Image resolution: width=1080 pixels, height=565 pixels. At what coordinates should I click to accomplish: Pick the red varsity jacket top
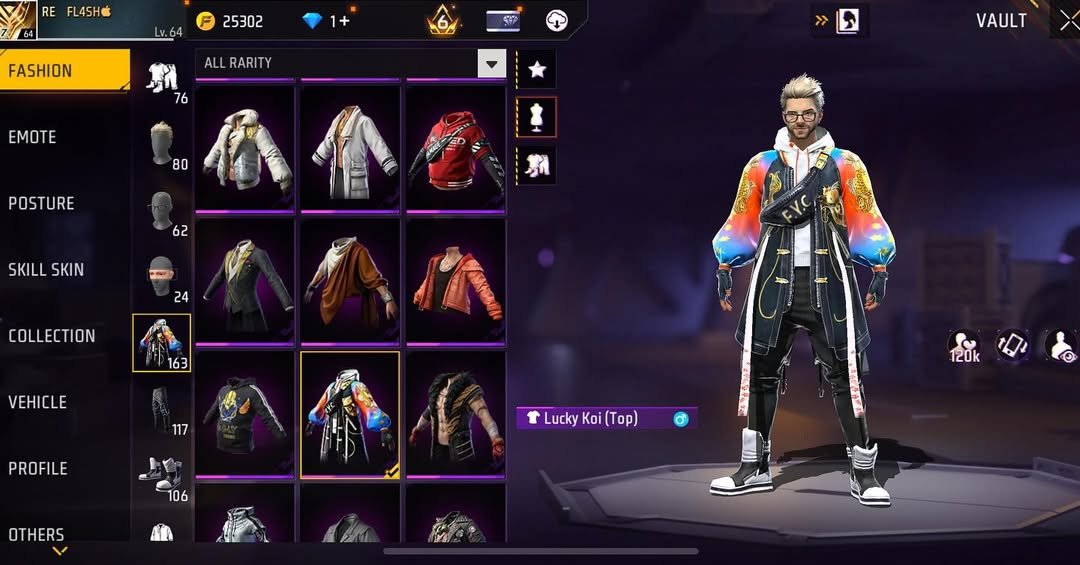click(455, 148)
